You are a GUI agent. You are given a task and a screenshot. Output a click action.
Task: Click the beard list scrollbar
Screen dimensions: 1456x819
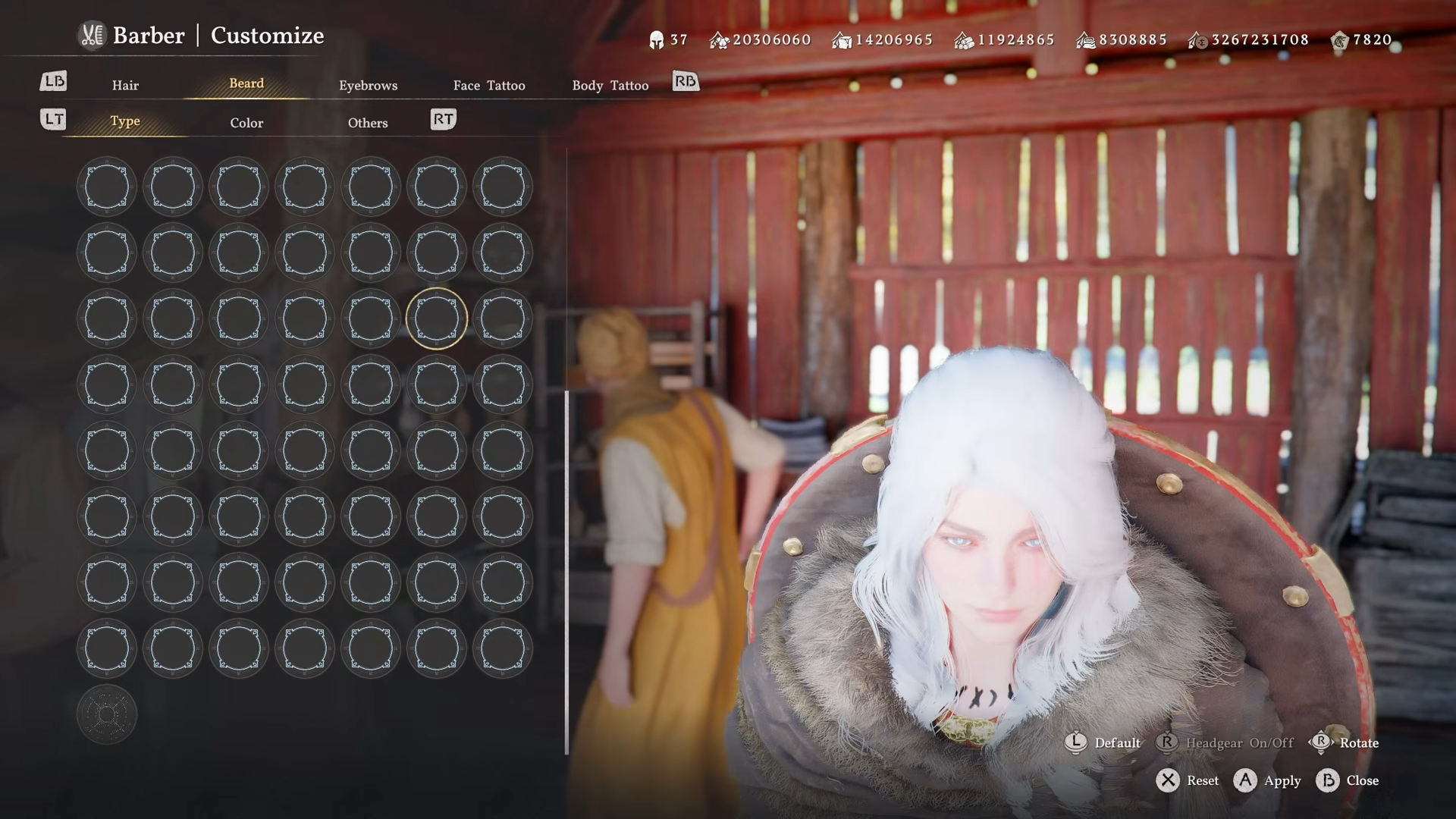pos(566,573)
